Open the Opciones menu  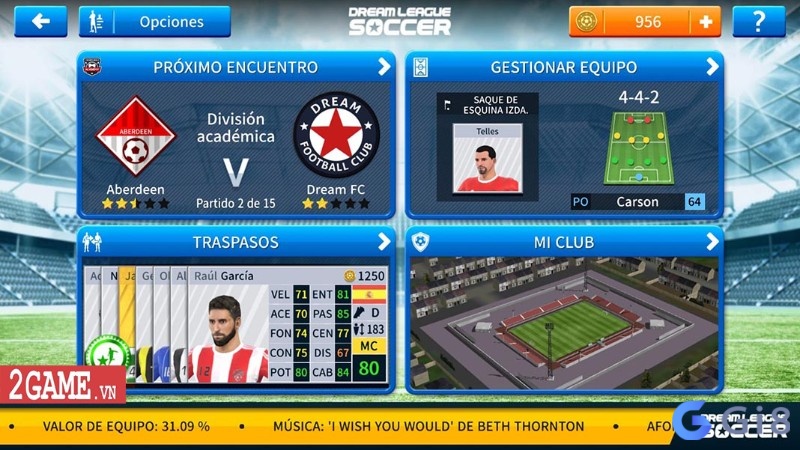[x=155, y=21]
